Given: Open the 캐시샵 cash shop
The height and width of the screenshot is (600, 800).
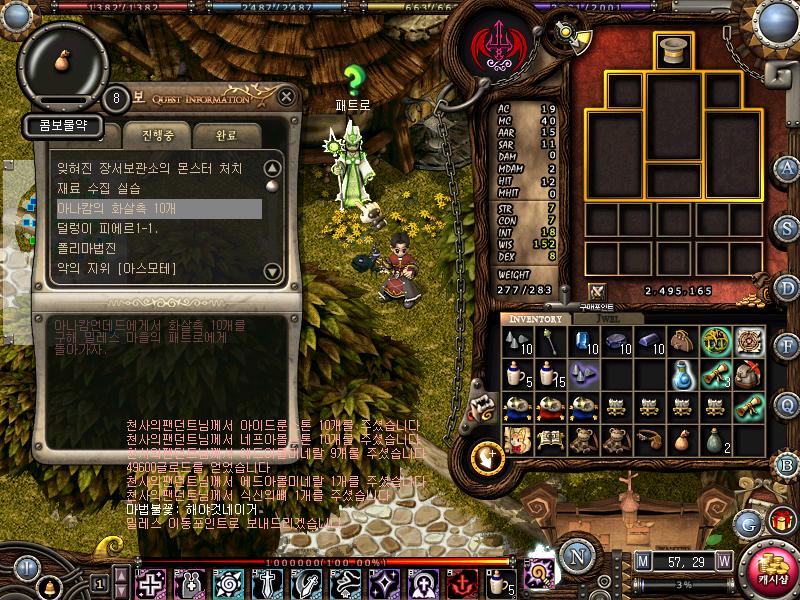Looking at the screenshot, I should click(769, 568).
